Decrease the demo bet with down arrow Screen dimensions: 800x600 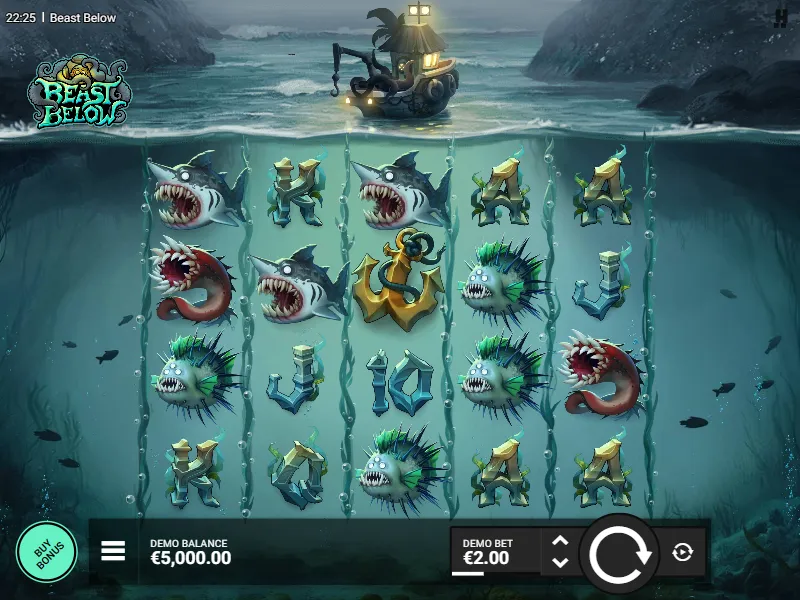tap(560, 563)
